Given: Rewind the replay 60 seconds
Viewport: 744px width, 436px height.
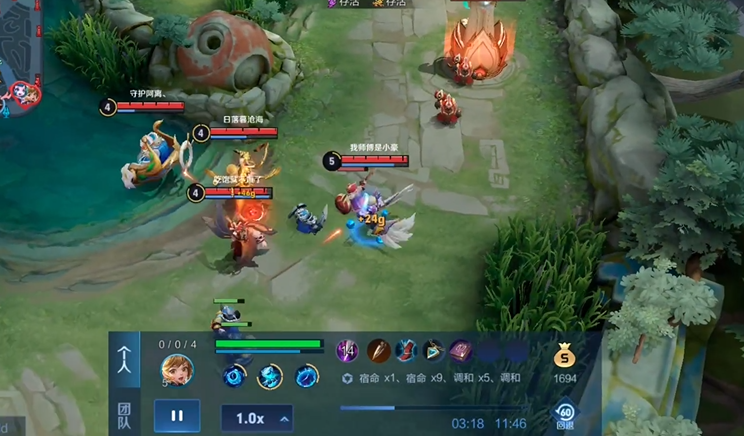Looking at the screenshot, I should pyautogui.click(x=565, y=414).
